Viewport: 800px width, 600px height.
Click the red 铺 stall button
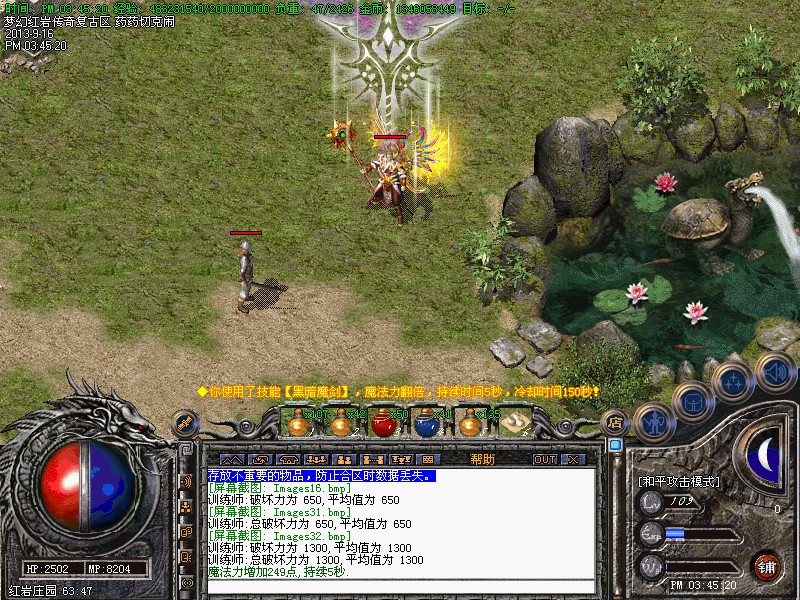point(767,566)
